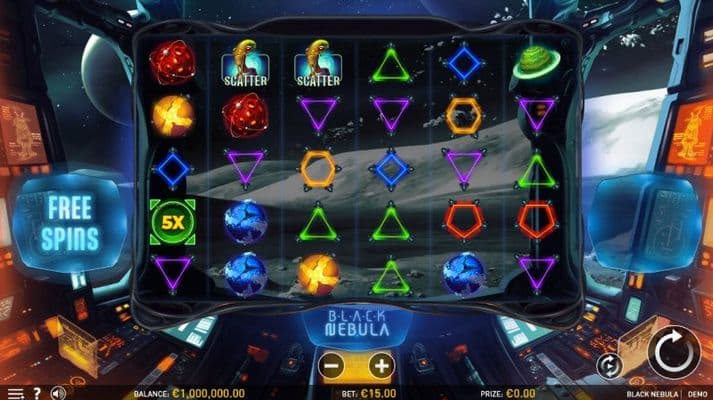Viewport: 713px width, 400px height.
Task: Open the hamburger menu
Action: tap(15, 393)
